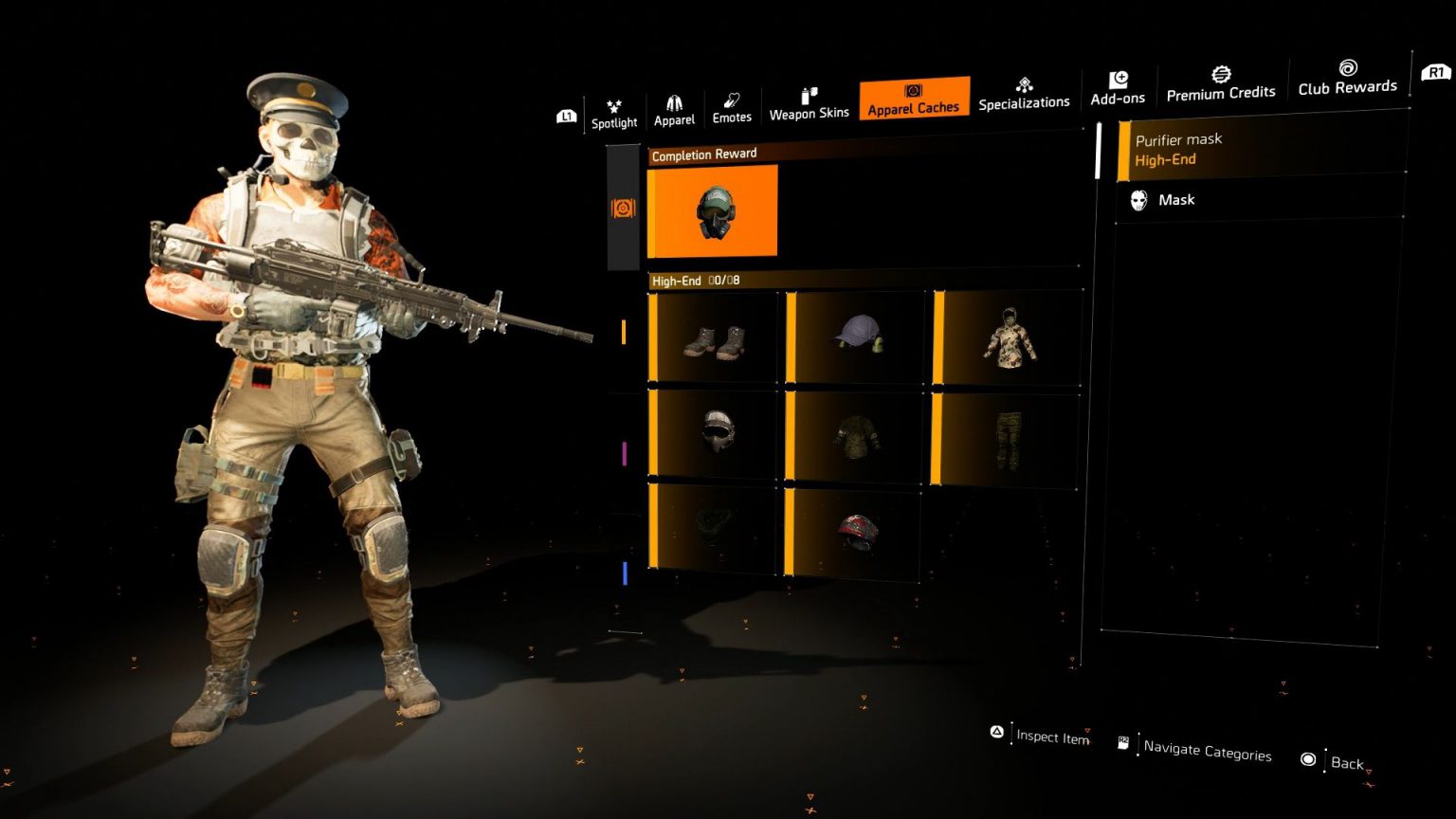The width and height of the screenshot is (1456, 819).
Task: Open the Spotlight tab icon
Action: pos(614,106)
